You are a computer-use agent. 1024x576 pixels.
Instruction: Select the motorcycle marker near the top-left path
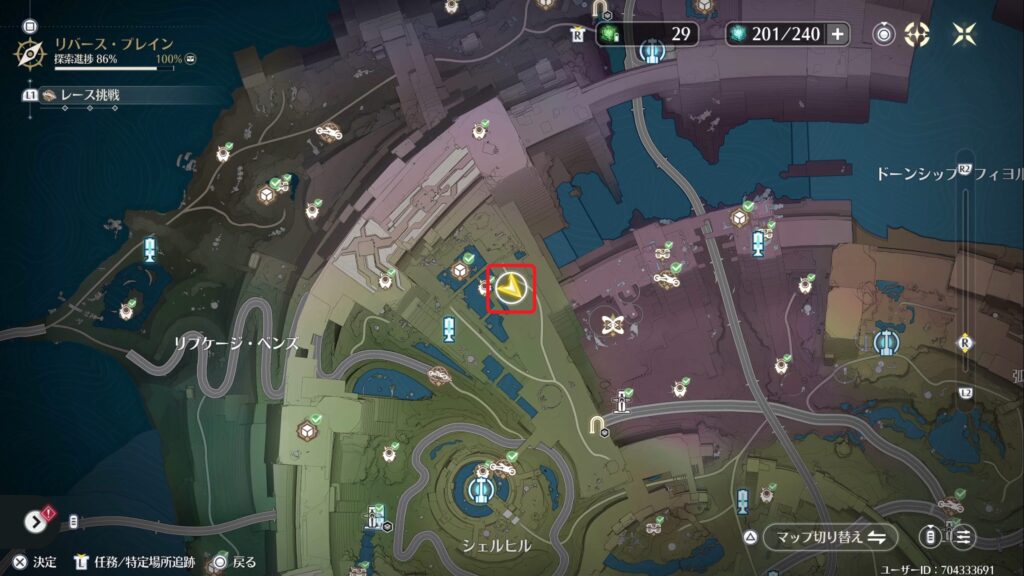pyautogui.click(x=328, y=131)
